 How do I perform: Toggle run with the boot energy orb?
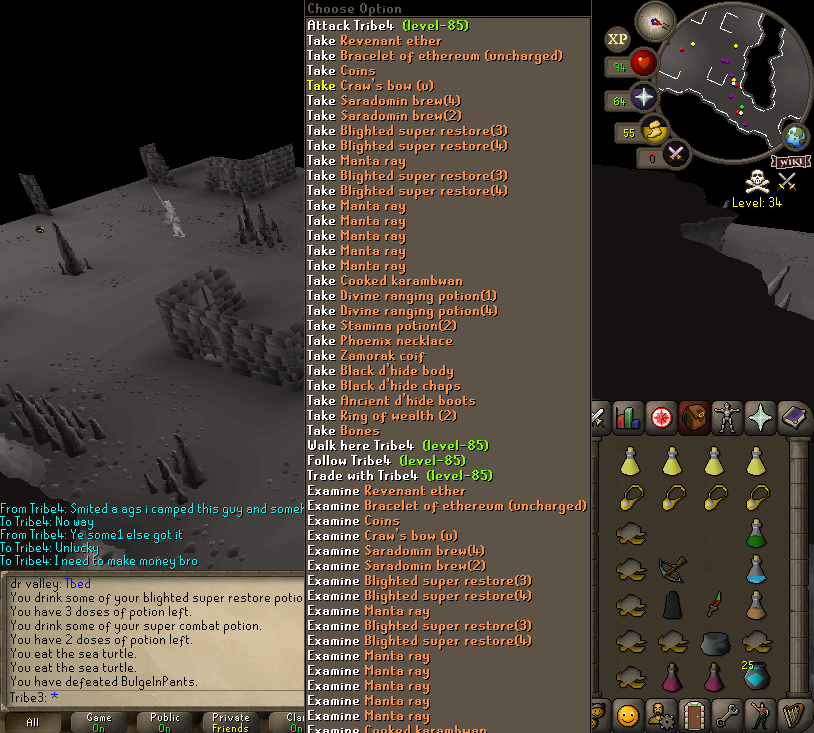tap(654, 130)
